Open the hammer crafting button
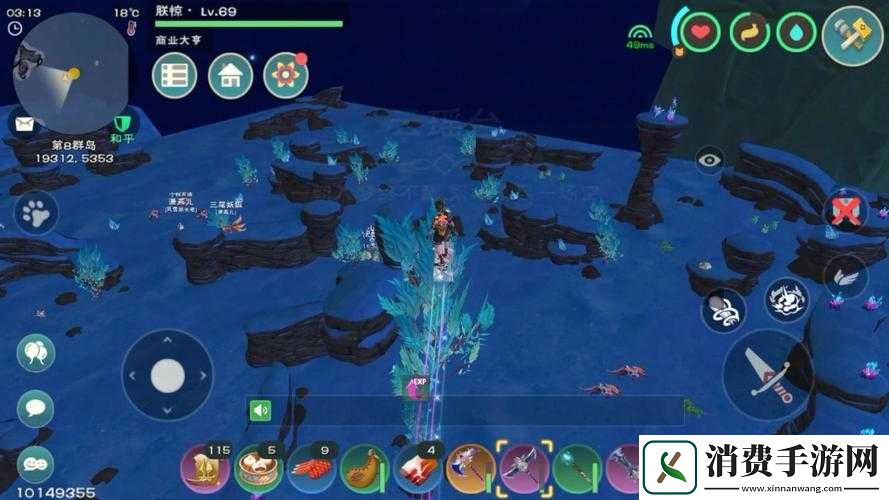The image size is (889, 500). point(851,35)
